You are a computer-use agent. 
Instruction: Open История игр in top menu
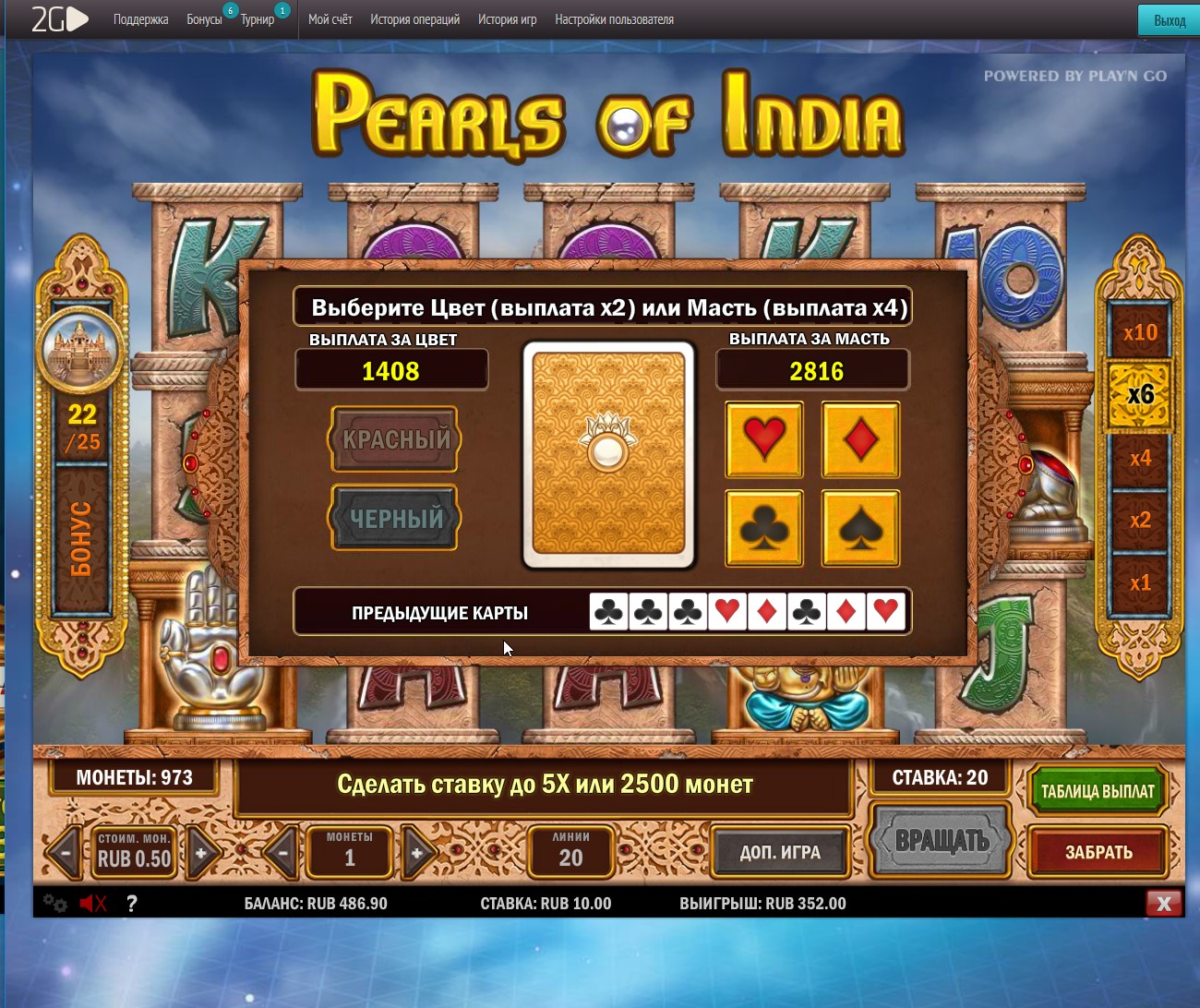(x=507, y=19)
